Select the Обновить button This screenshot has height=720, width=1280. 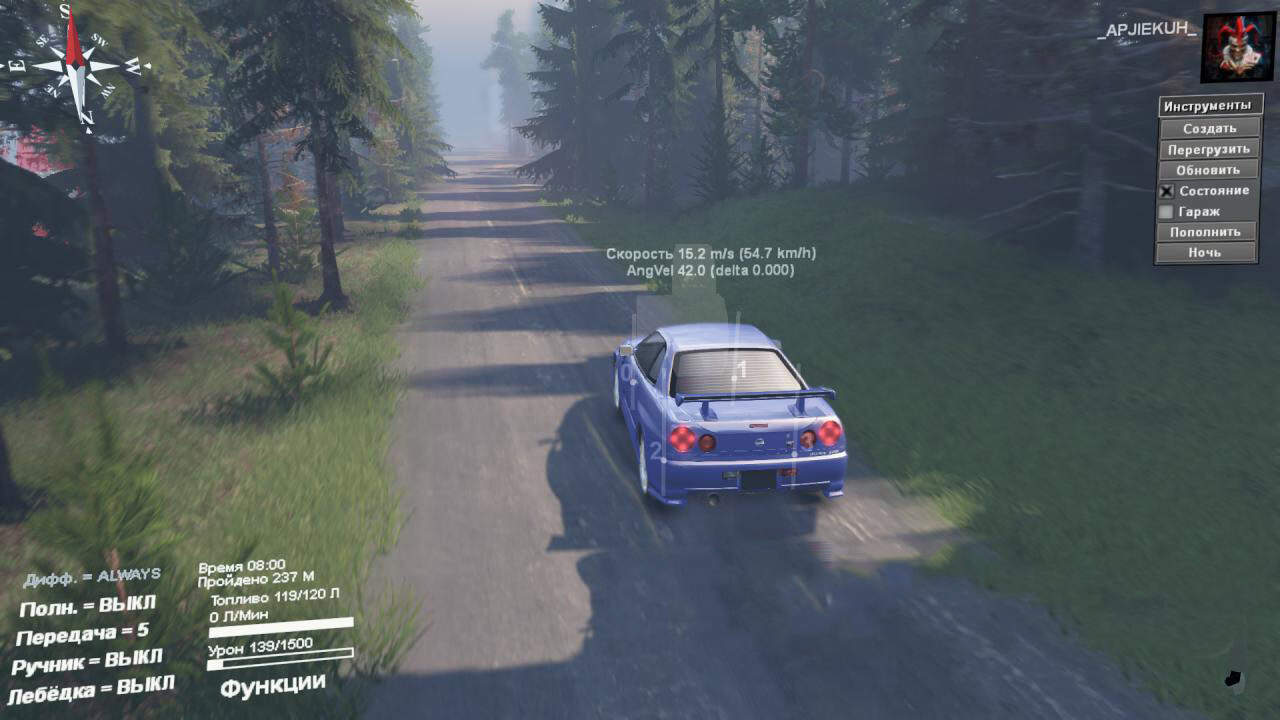(x=1208, y=170)
